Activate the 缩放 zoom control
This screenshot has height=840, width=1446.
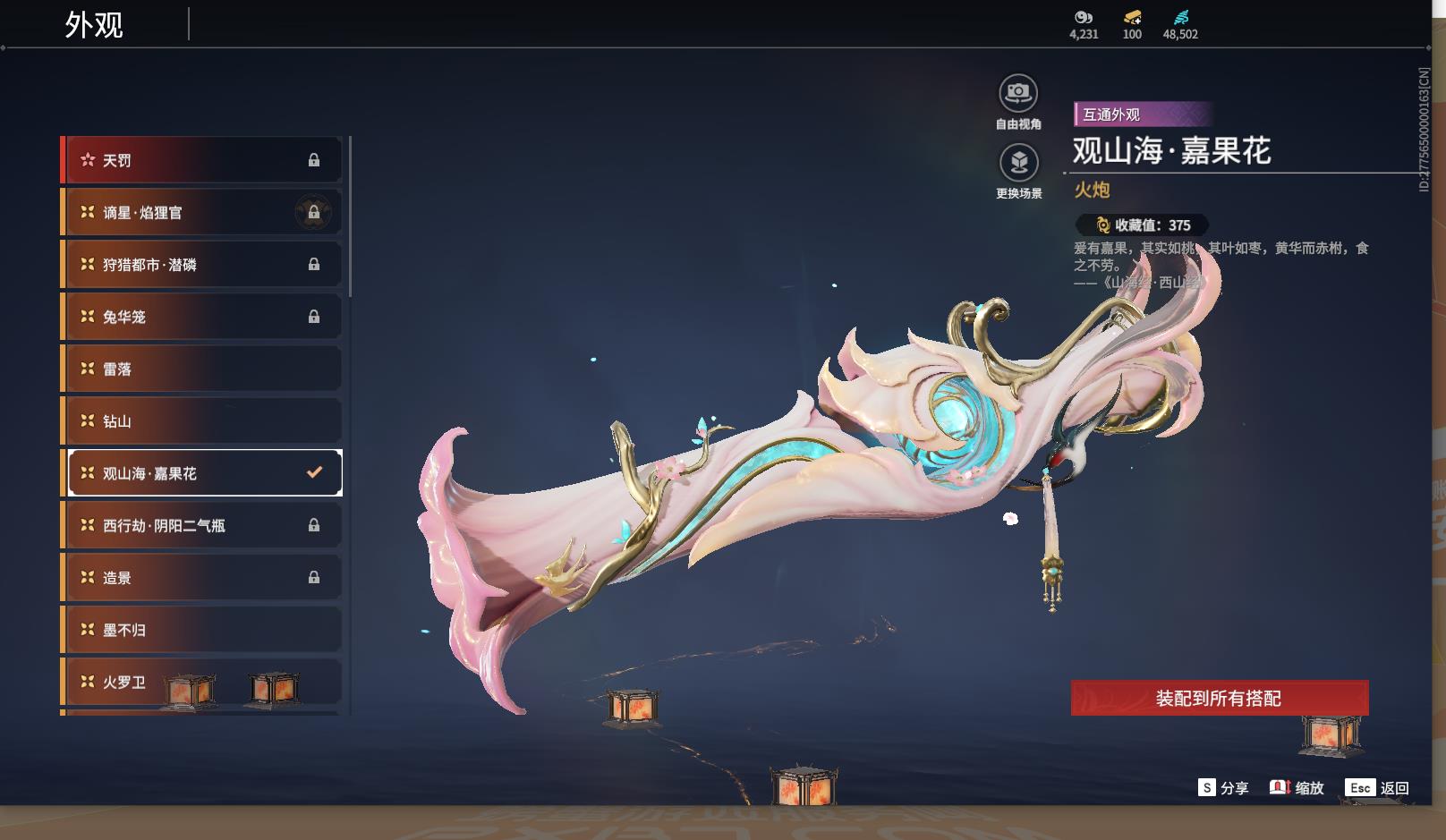1297,788
